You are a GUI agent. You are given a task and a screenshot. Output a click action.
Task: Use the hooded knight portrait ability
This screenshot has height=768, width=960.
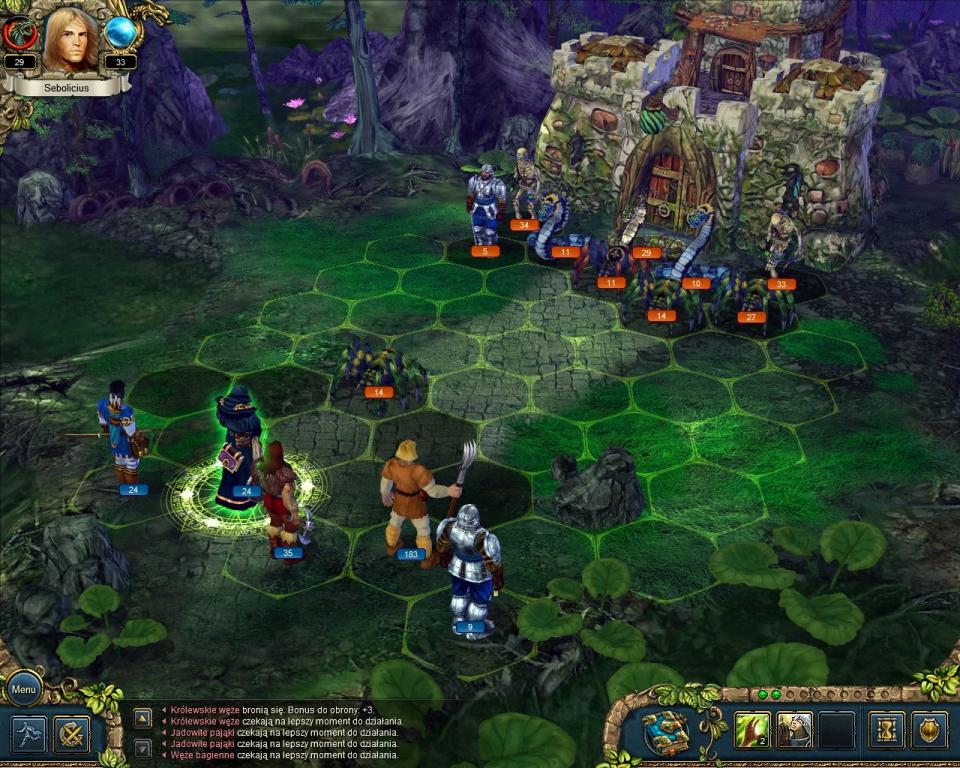[795, 730]
